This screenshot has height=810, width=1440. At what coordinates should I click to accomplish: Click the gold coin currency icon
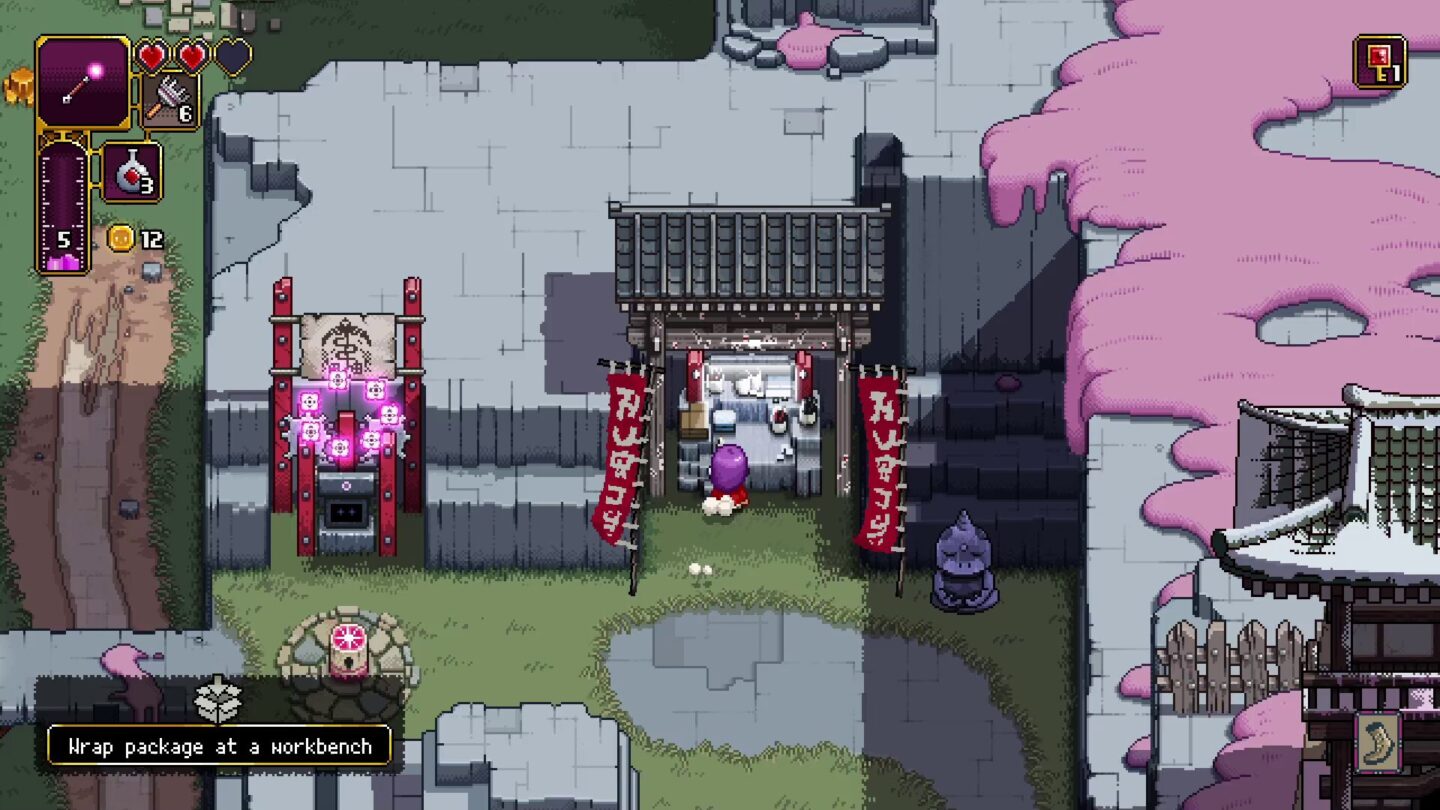click(x=118, y=237)
